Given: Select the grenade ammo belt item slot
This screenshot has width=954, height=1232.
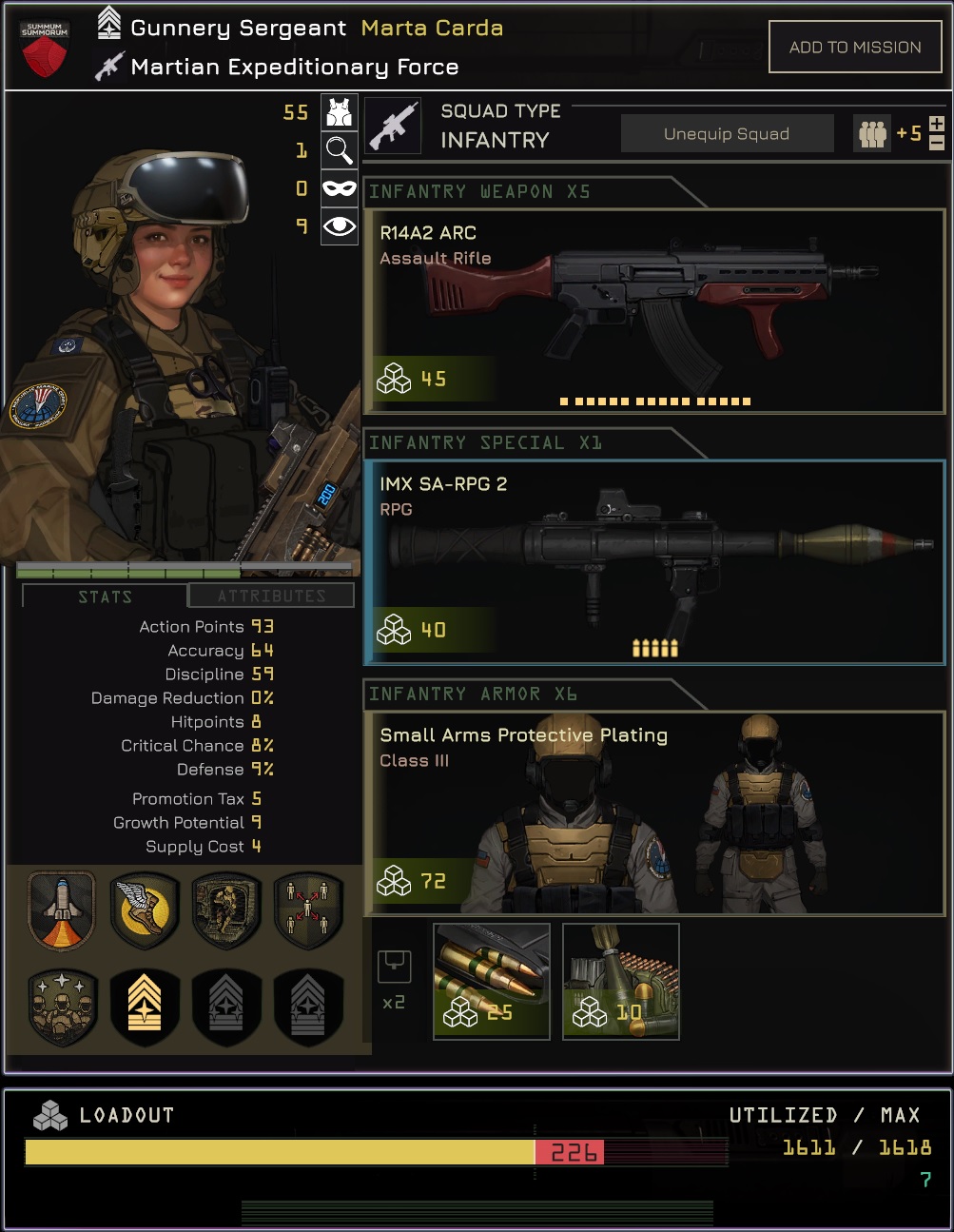Looking at the screenshot, I should [x=621, y=982].
